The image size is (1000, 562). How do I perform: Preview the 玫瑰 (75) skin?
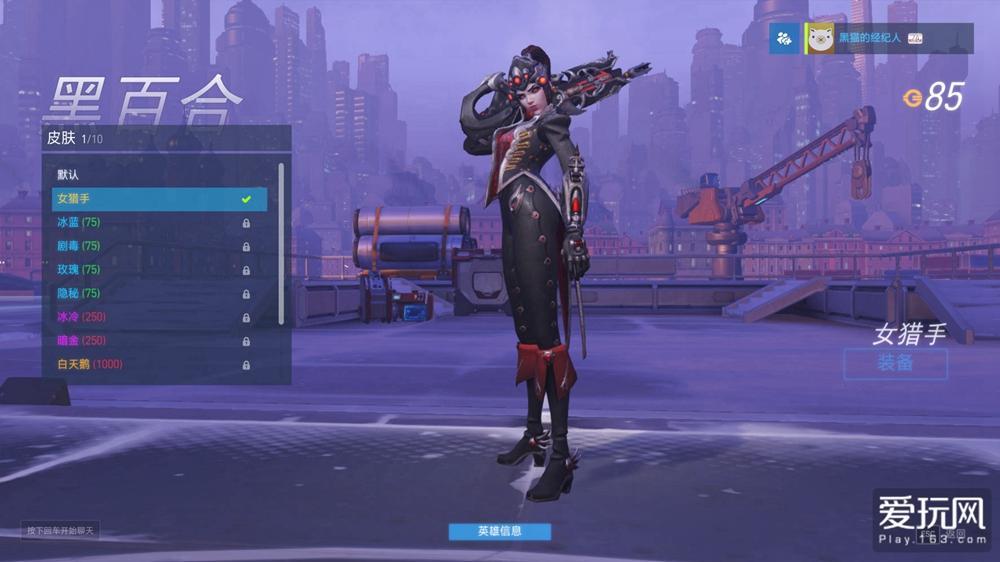pyautogui.click(x=150, y=269)
